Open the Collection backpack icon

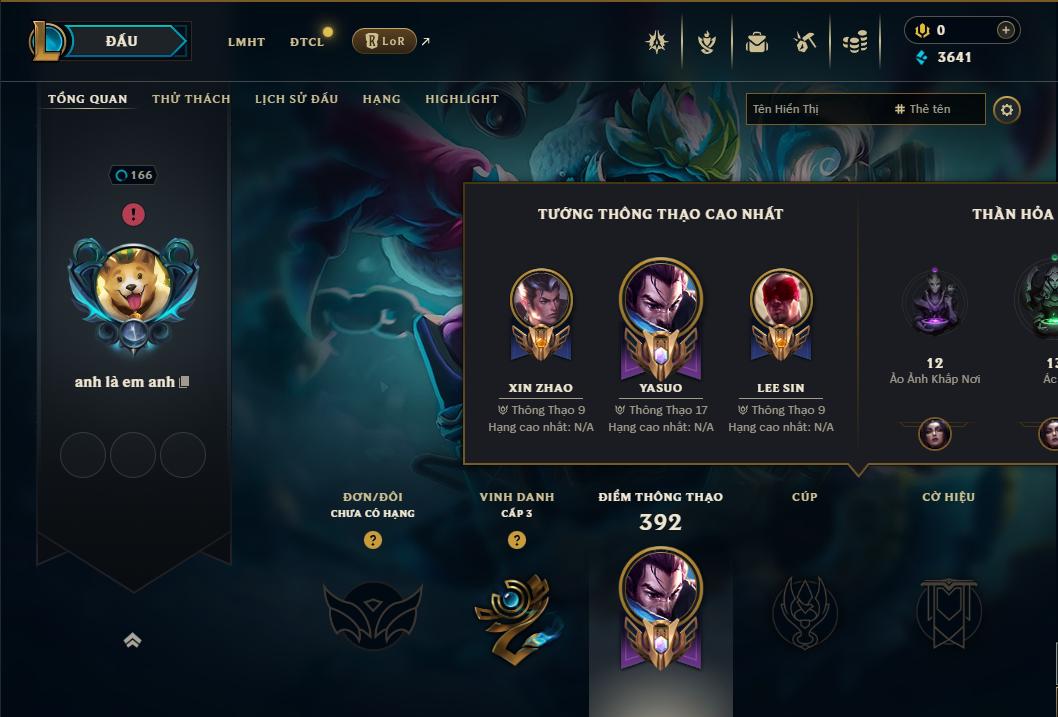coord(756,42)
